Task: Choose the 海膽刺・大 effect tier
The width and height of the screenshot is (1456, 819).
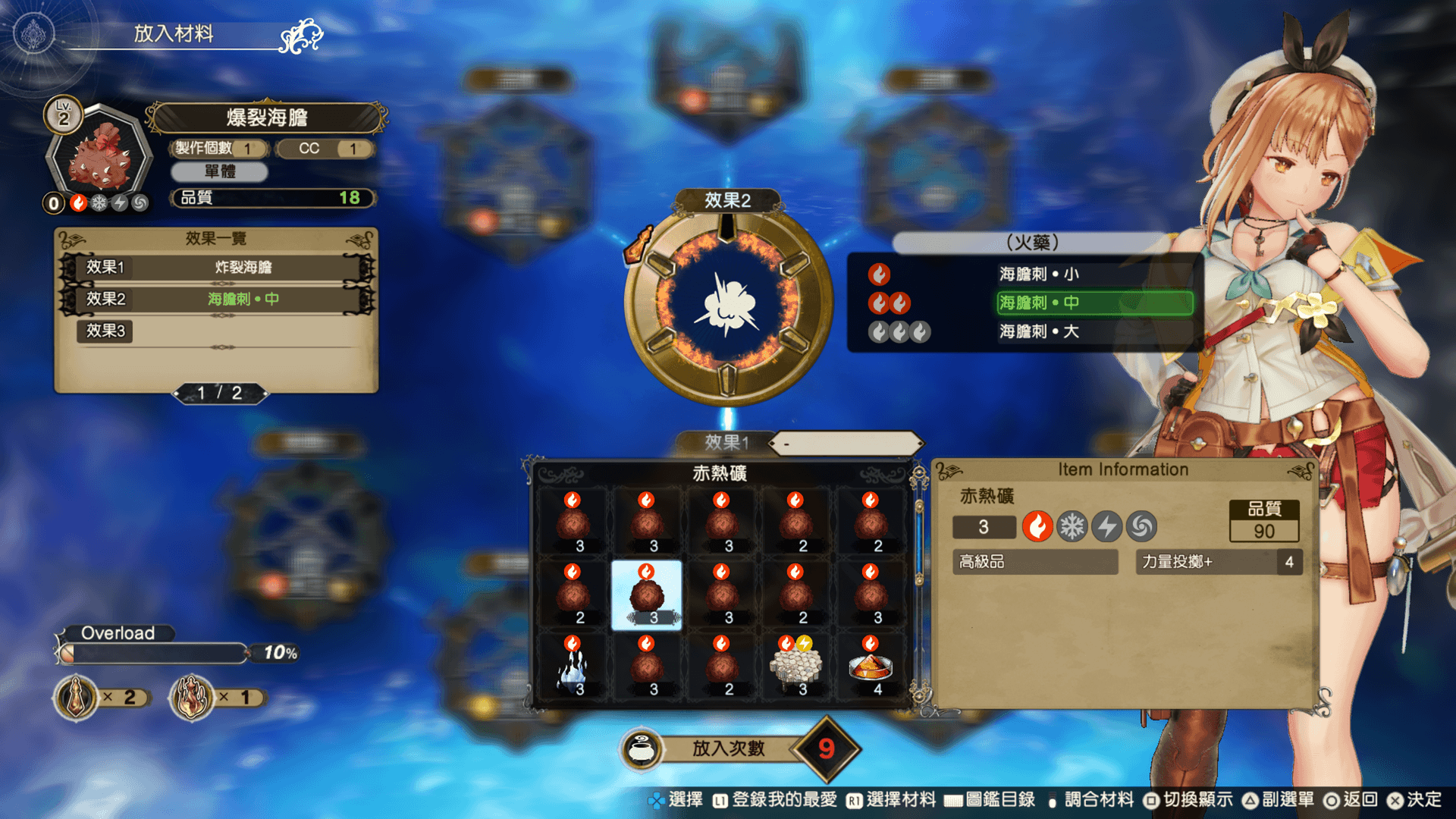Action: 1039,331
